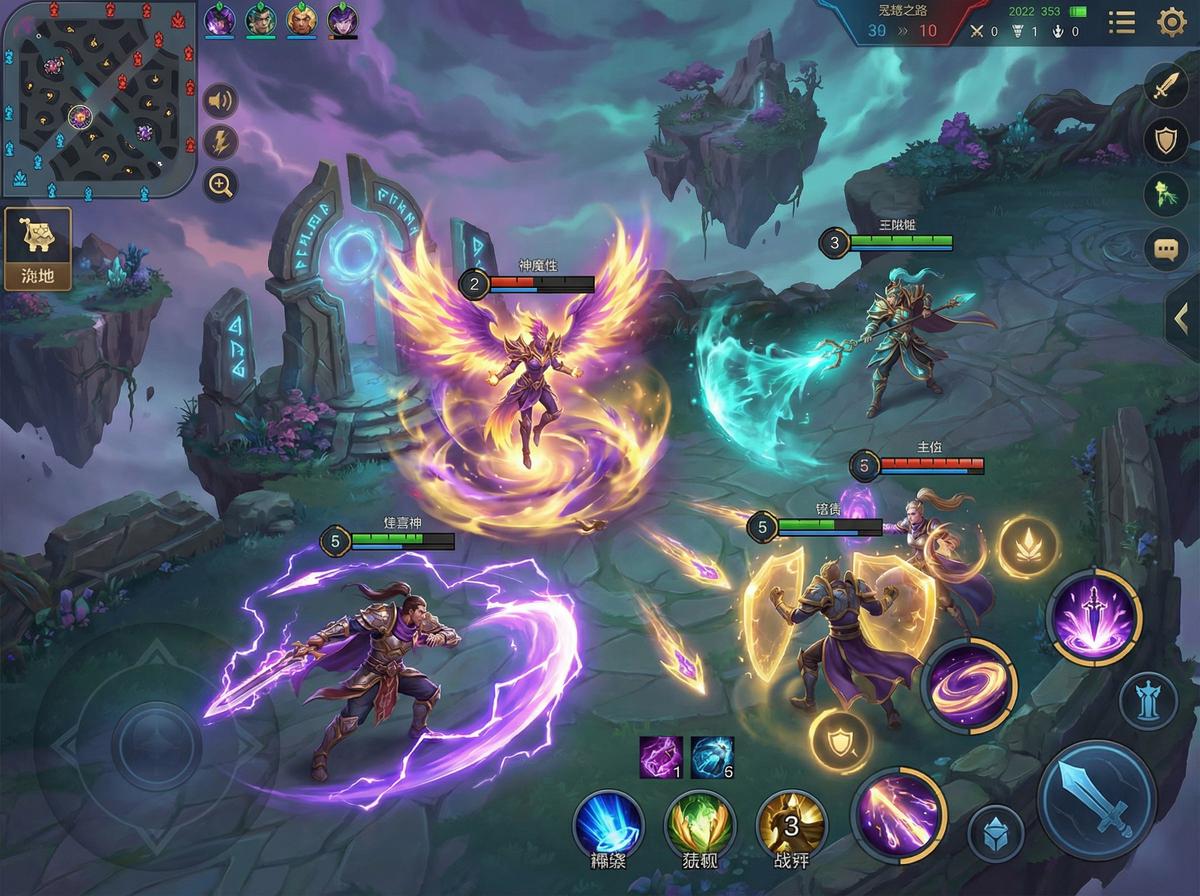1200x896 pixels.
Task: Activate the purple sword burst ability
Action: point(1093,615)
